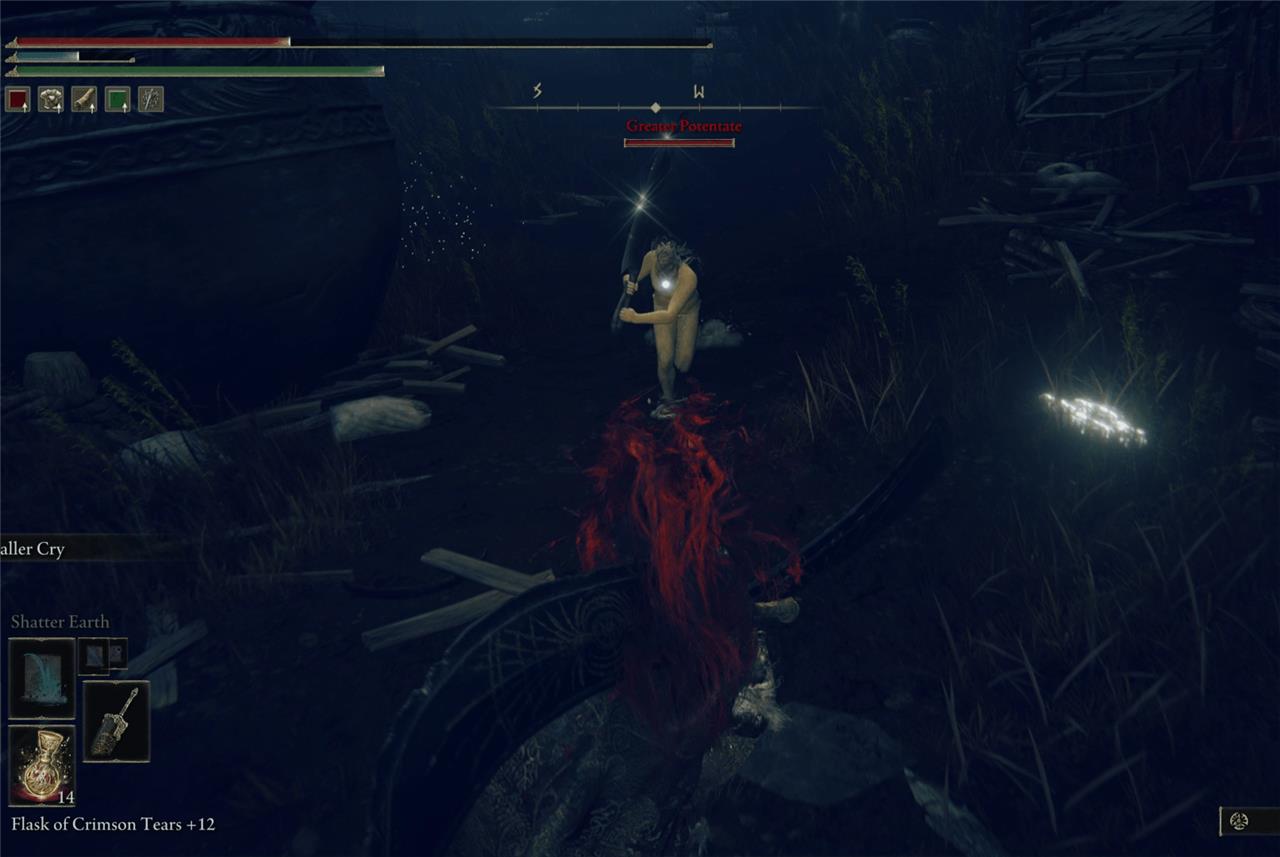1280x857 pixels.
Task: Inspect the slashed-blade status effect icon
Action: (x=150, y=99)
